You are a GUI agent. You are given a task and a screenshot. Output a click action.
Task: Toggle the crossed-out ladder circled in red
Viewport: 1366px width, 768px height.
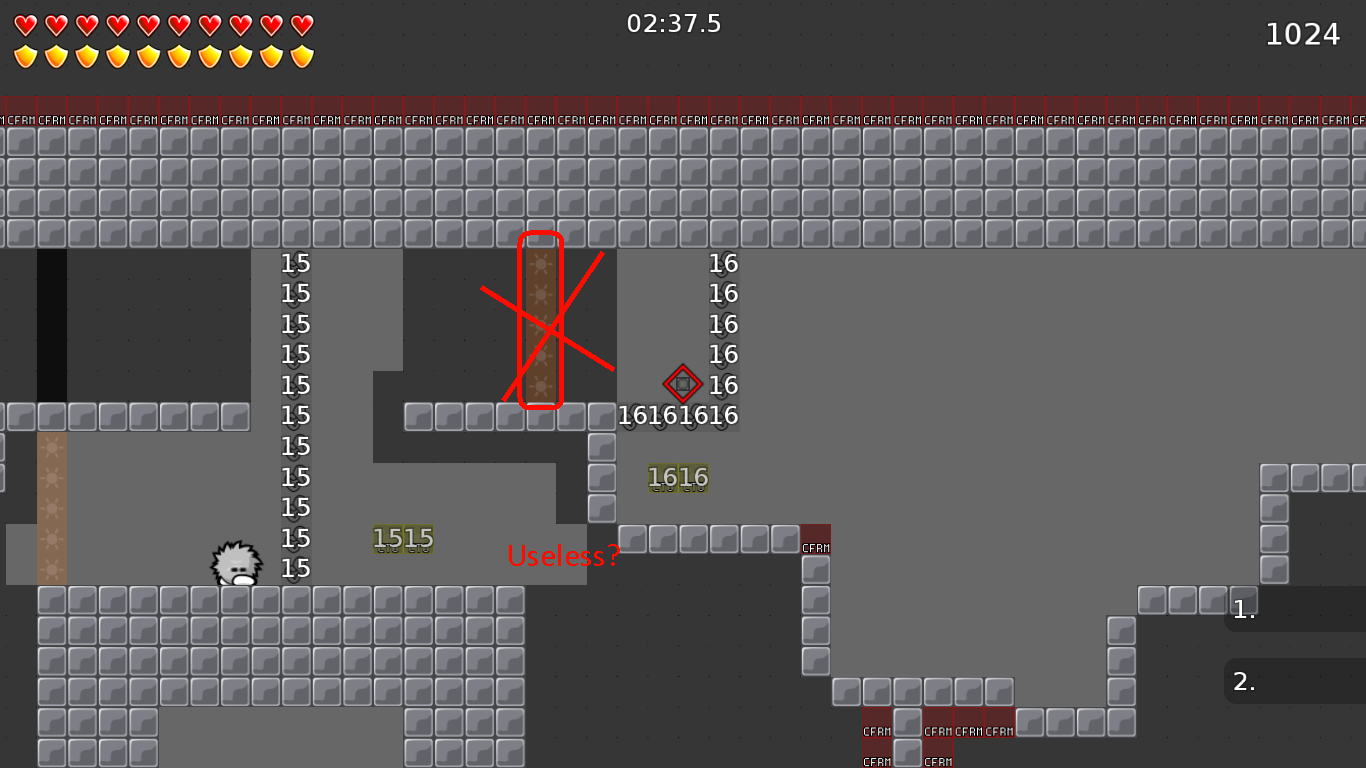tap(541, 320)
